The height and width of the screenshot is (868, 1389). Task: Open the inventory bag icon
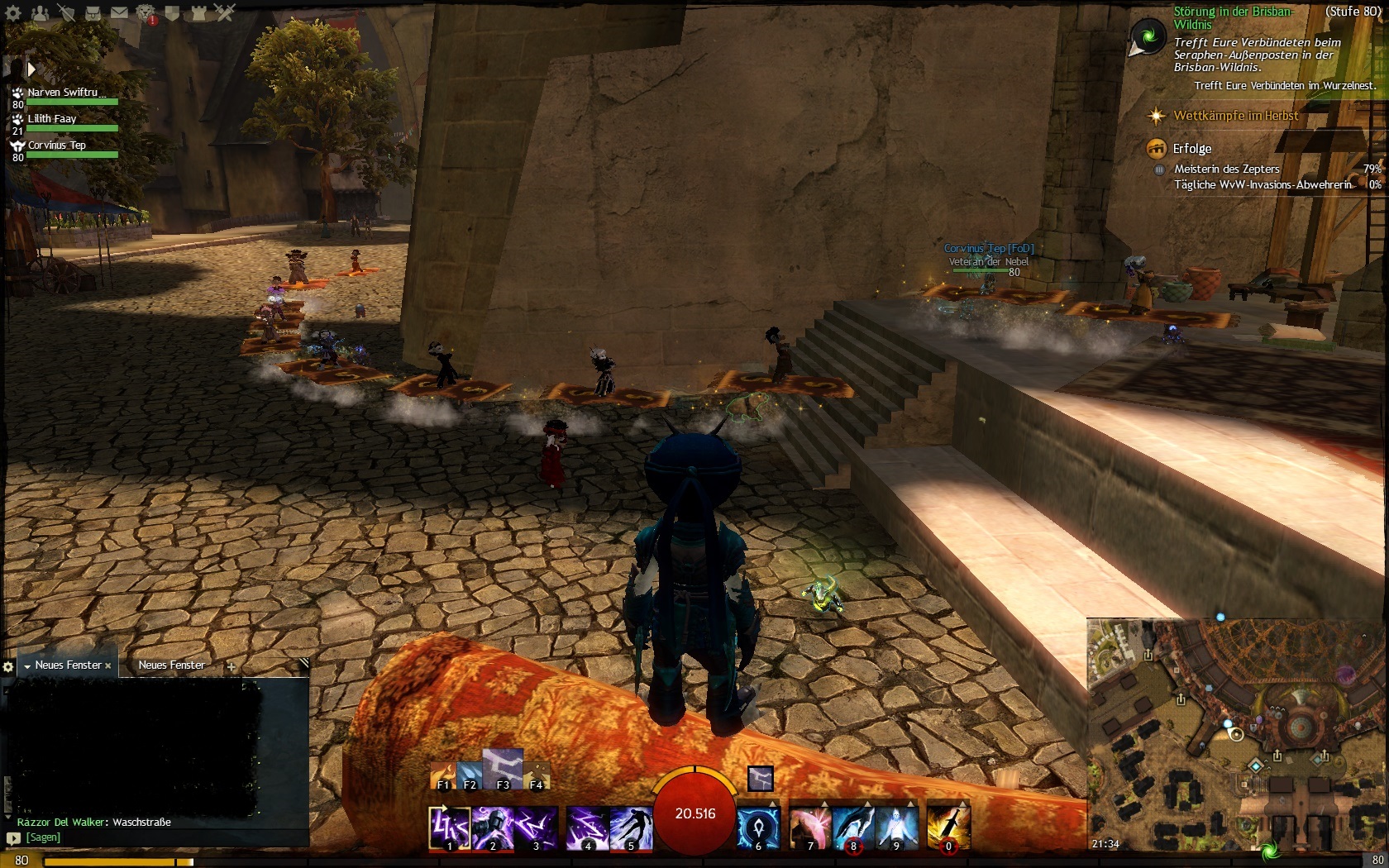(x=93, y=13)
